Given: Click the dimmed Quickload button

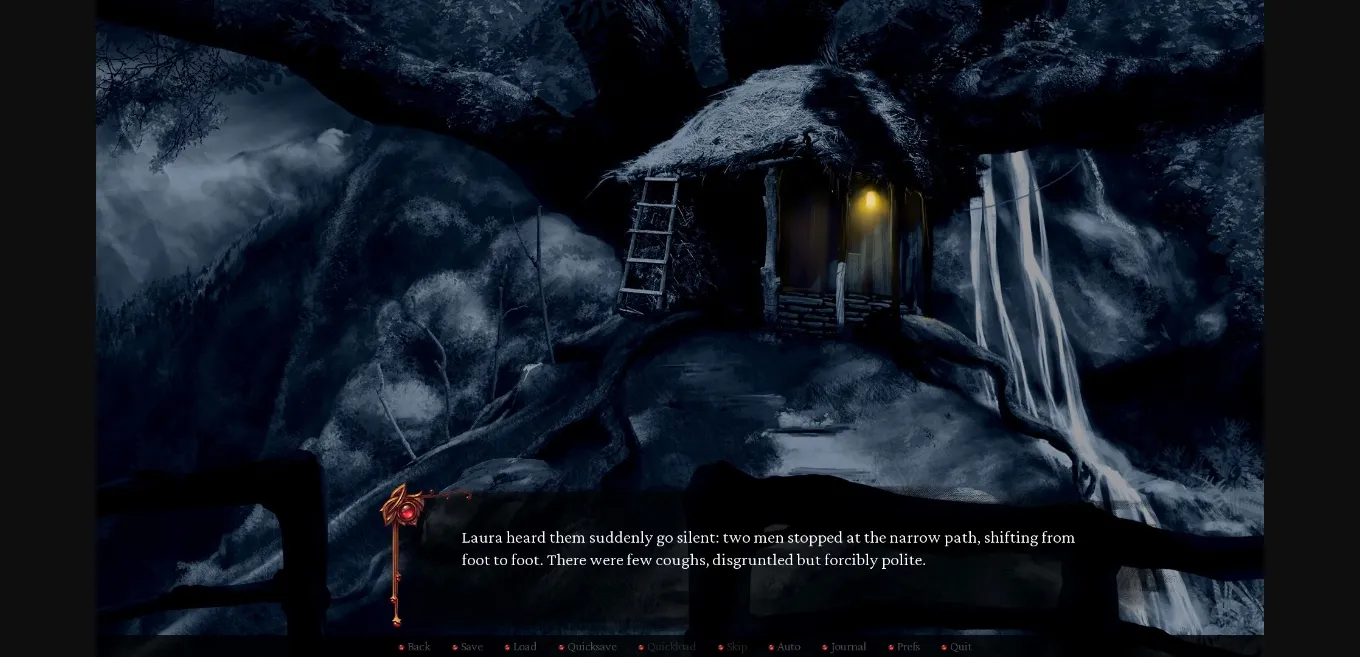Looking at the screenshot, I should [670, 647].
